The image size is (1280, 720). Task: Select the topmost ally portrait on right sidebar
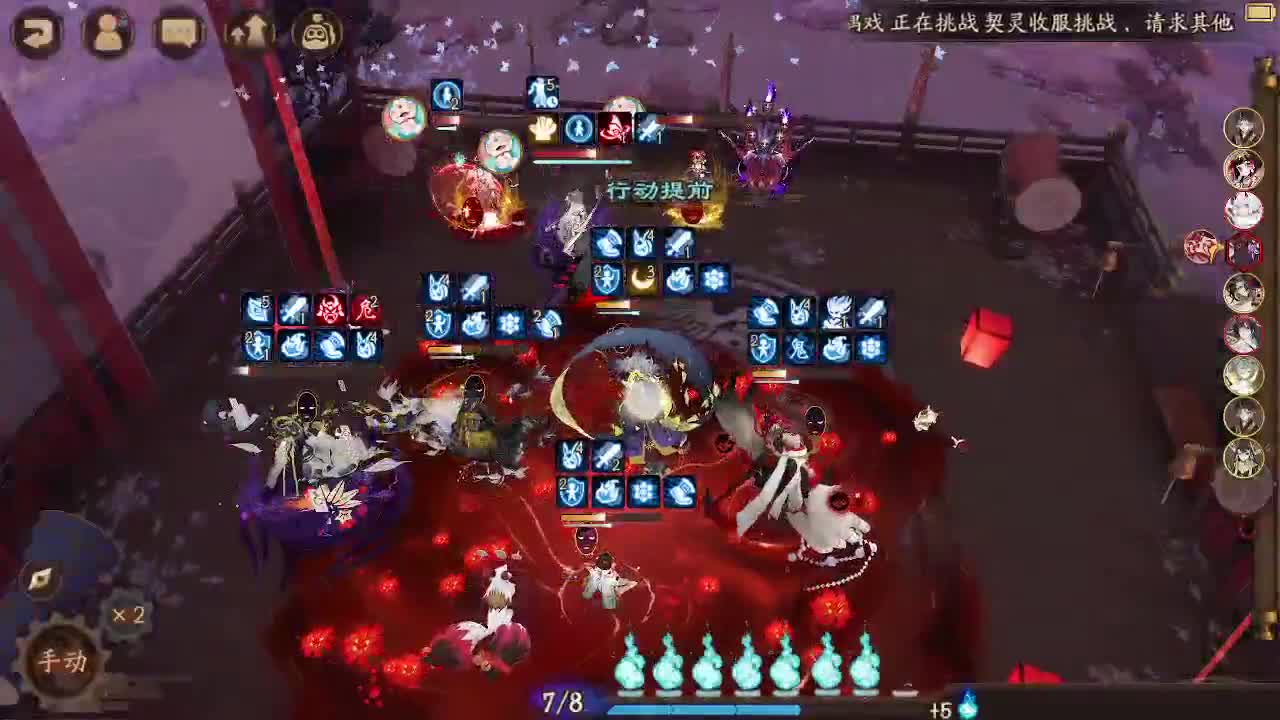(1245, 128)
